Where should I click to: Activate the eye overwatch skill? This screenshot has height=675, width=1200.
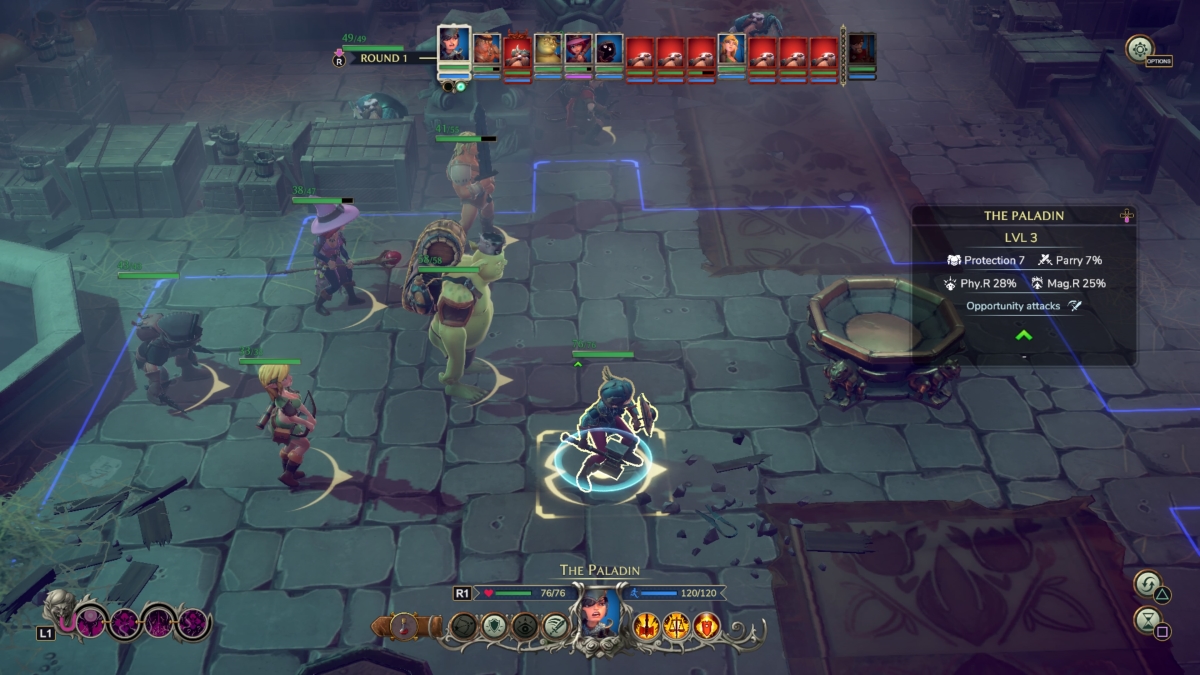click(x=523, y=627)
